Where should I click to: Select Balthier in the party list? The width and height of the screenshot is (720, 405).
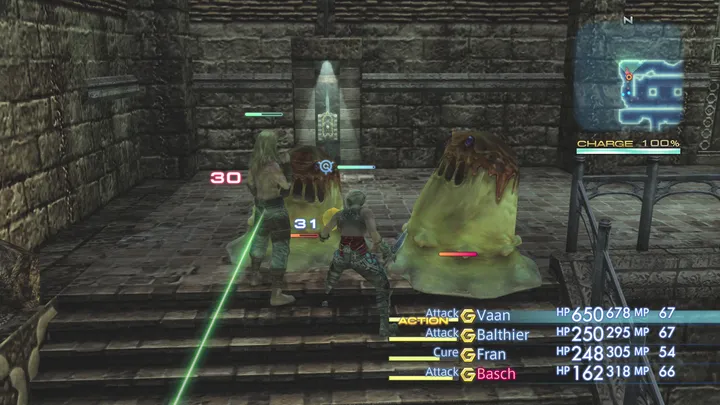(503, 335)
